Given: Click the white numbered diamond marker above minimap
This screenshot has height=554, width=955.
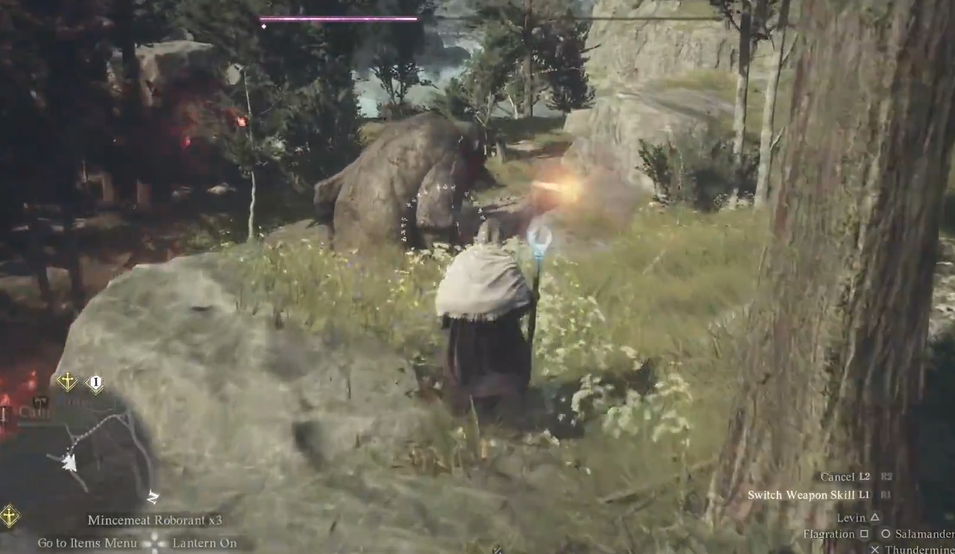Looking at the screenshot, I should tap(95, 382).
